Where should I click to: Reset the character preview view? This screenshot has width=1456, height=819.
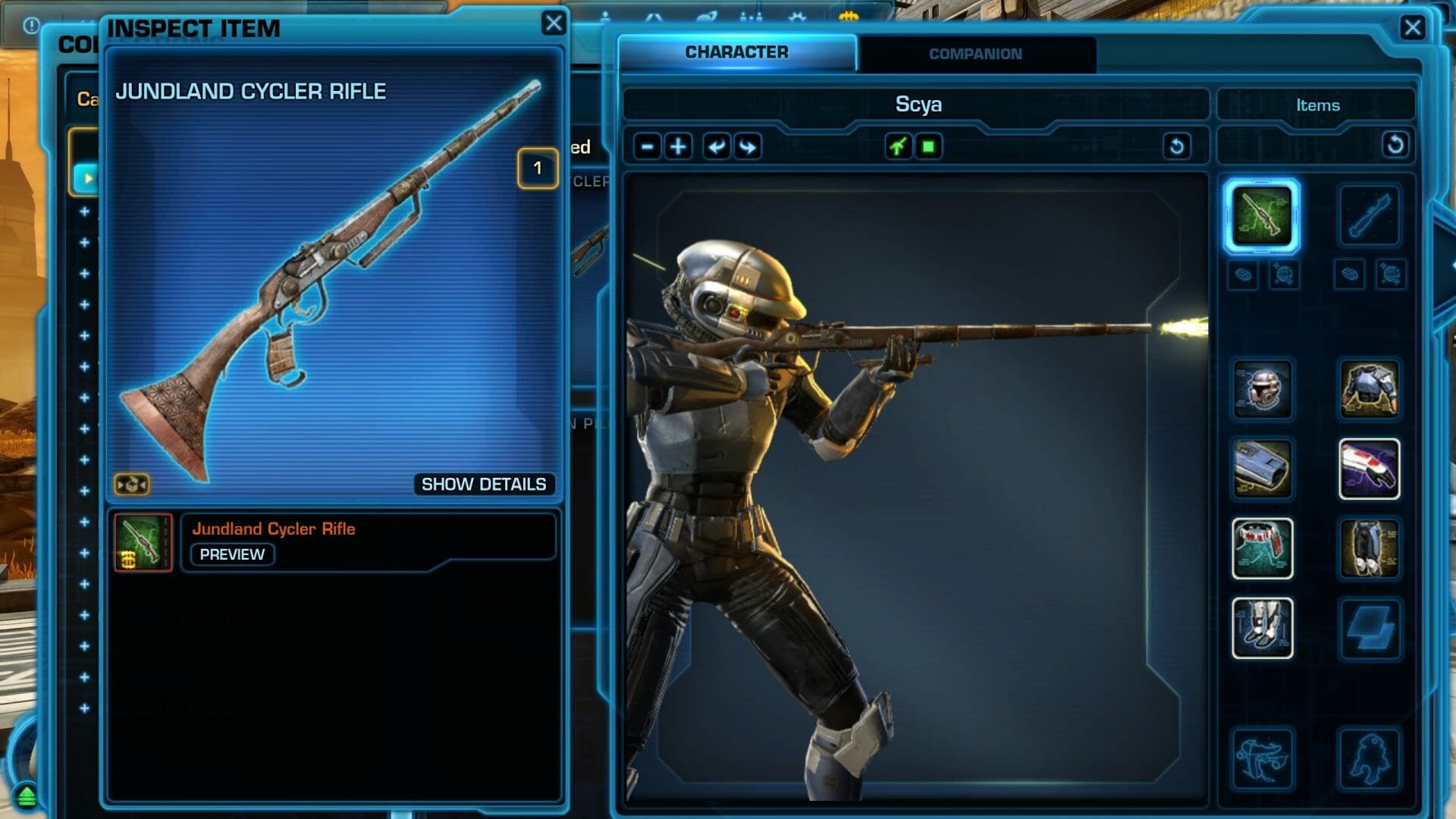click(1176, 146)
